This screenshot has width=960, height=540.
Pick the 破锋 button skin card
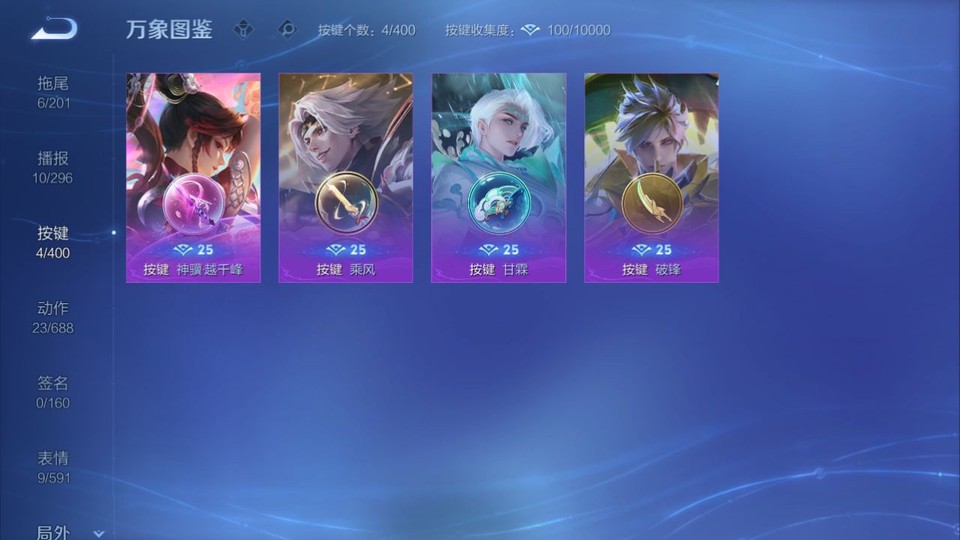click(651, 177)
